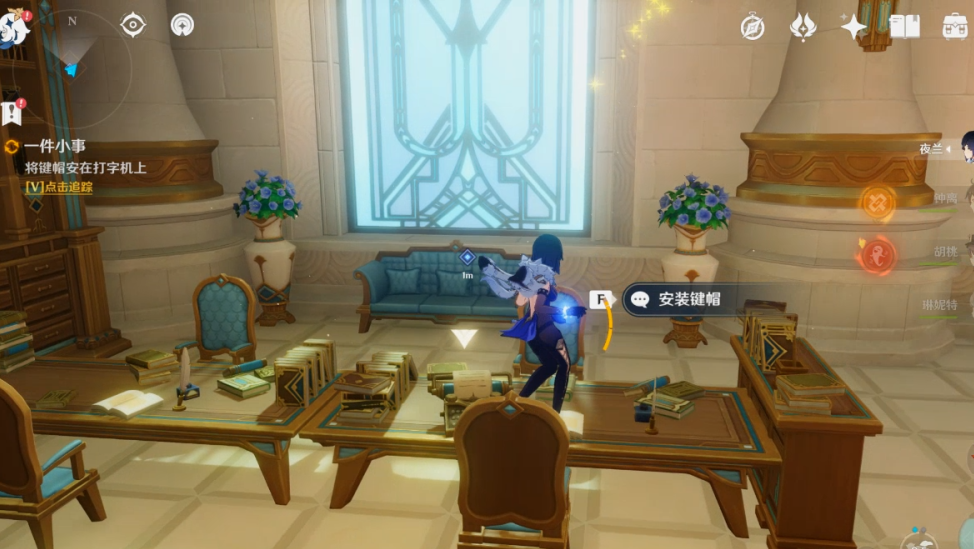Viewport: 974px width, 549px height.
Task: Open the circular icon beside the eye icon
Action: point(182,25)
